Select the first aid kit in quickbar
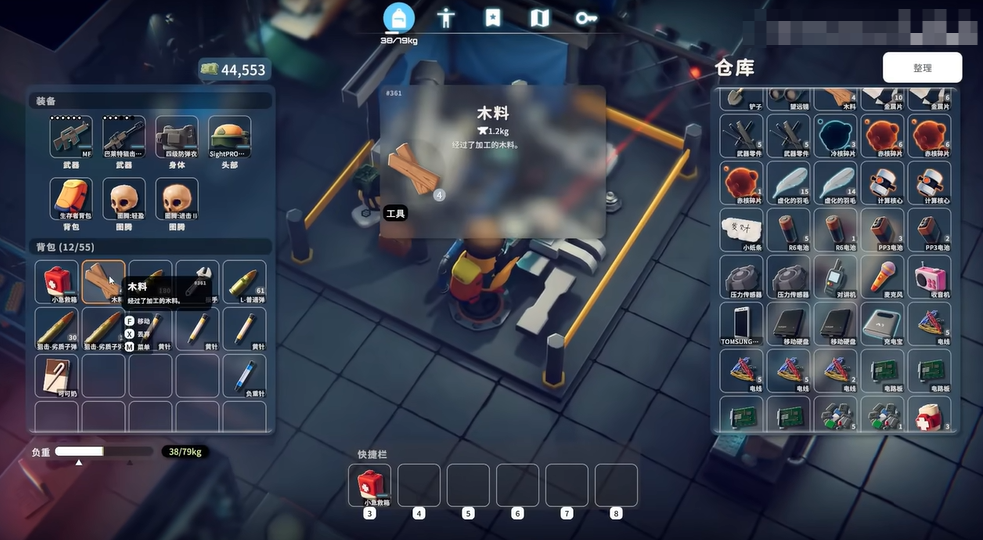The height and width of the screenshot is (540, 983). click(370, 486)
